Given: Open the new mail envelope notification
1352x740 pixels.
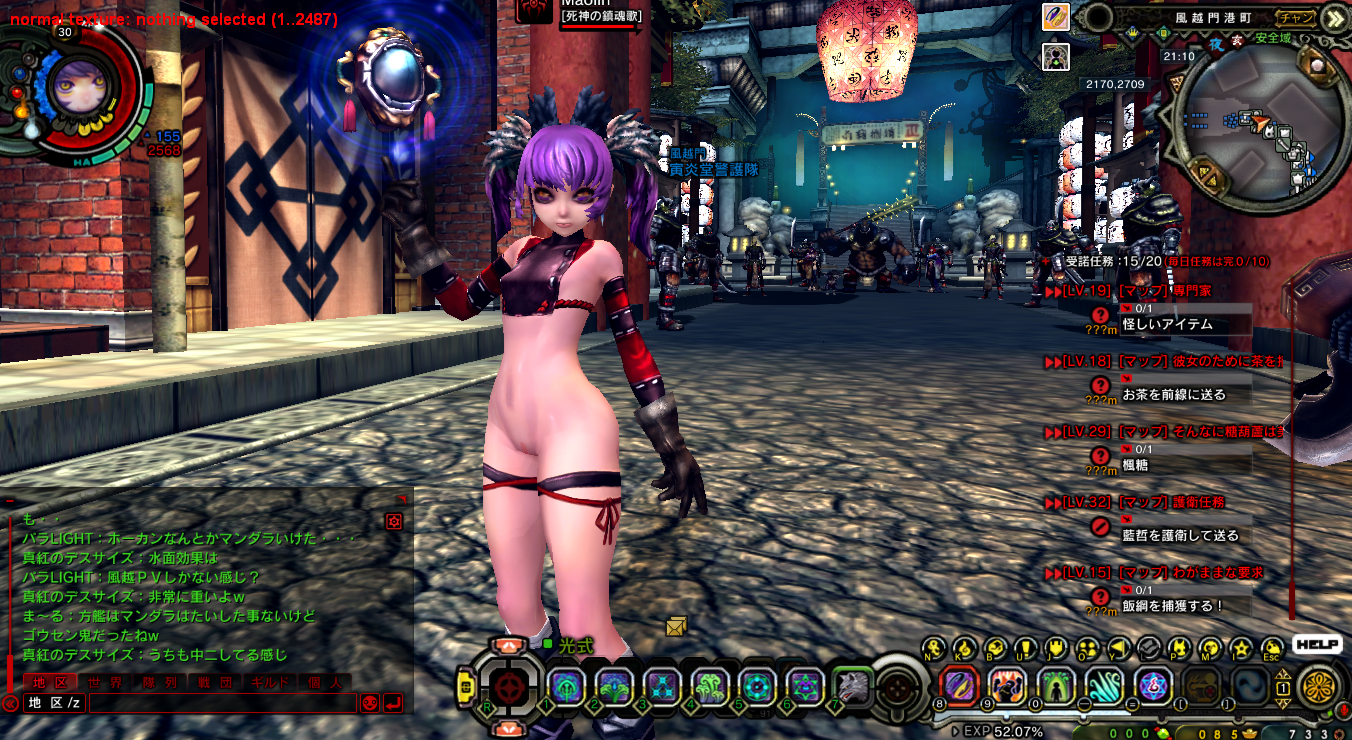Looking at the screenshot, I should 676,626.
